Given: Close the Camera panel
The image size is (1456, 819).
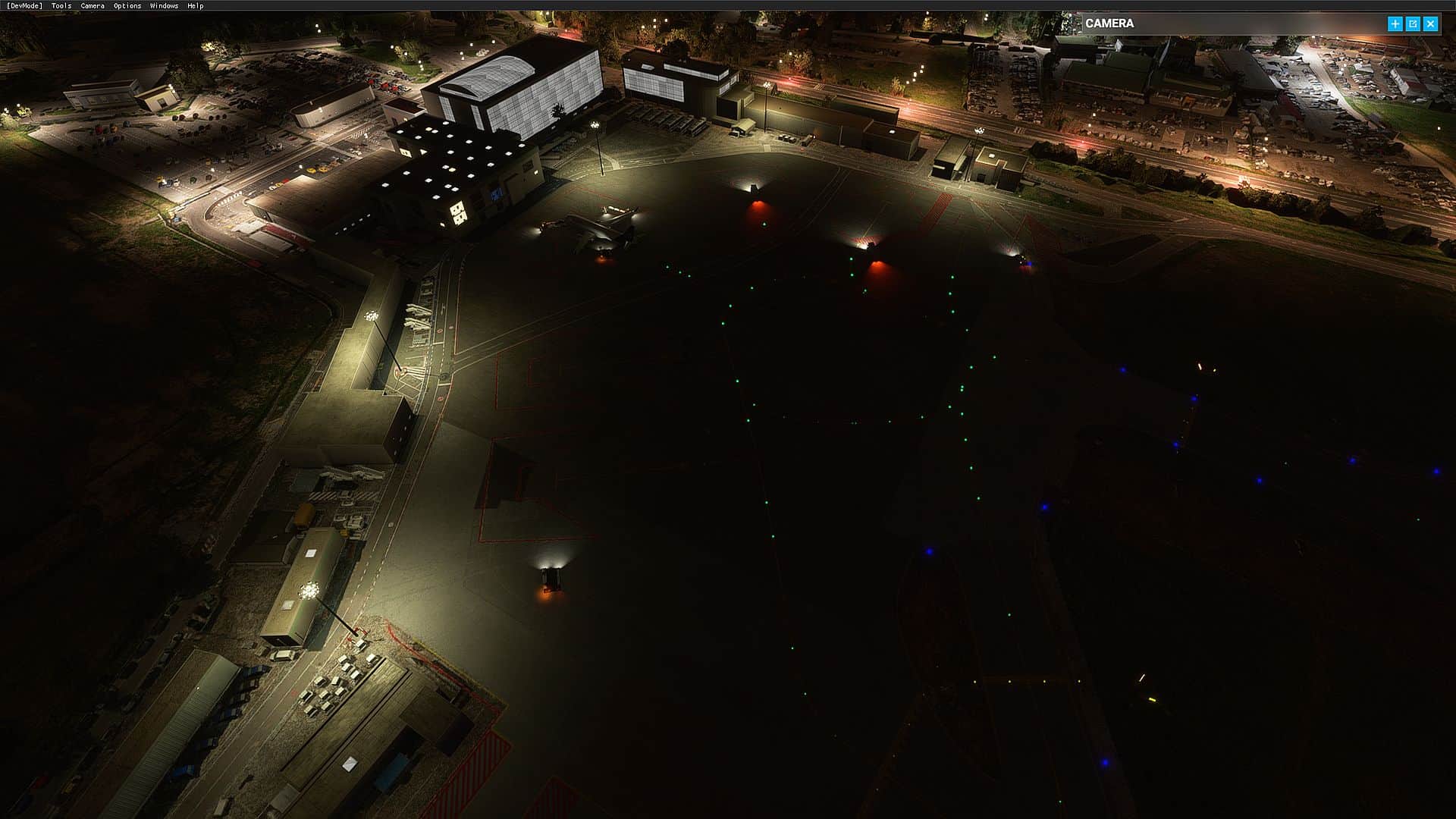Looking at the screenshot, I should tap(1431, 24).
